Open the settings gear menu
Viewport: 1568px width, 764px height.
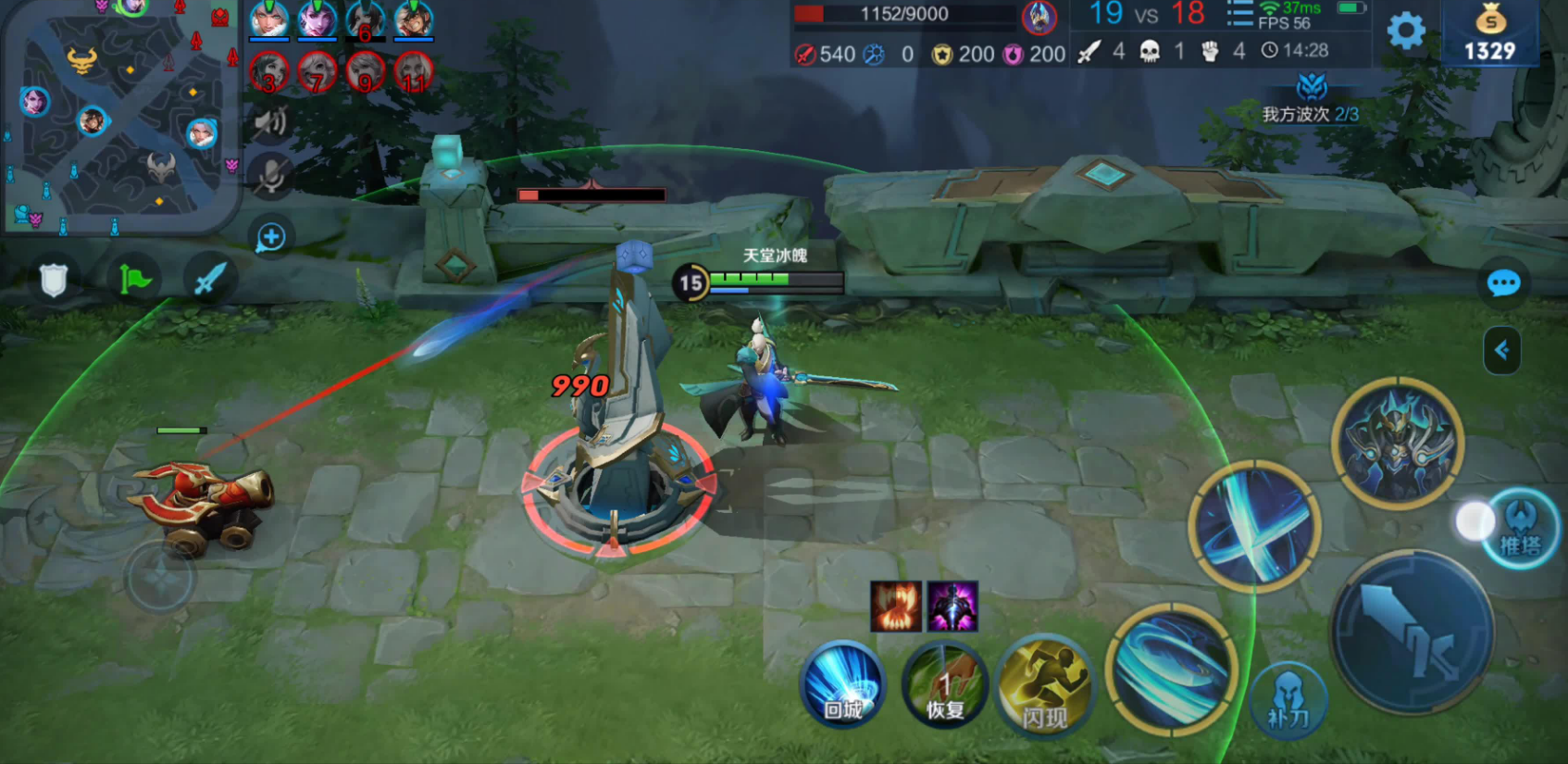point(1406,31)
